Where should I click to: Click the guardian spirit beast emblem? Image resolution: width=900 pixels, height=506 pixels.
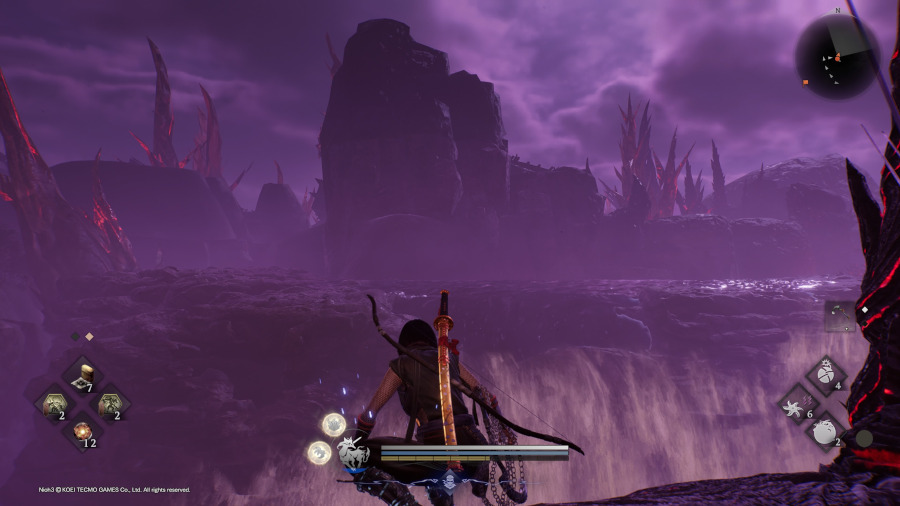click(353, 453)
